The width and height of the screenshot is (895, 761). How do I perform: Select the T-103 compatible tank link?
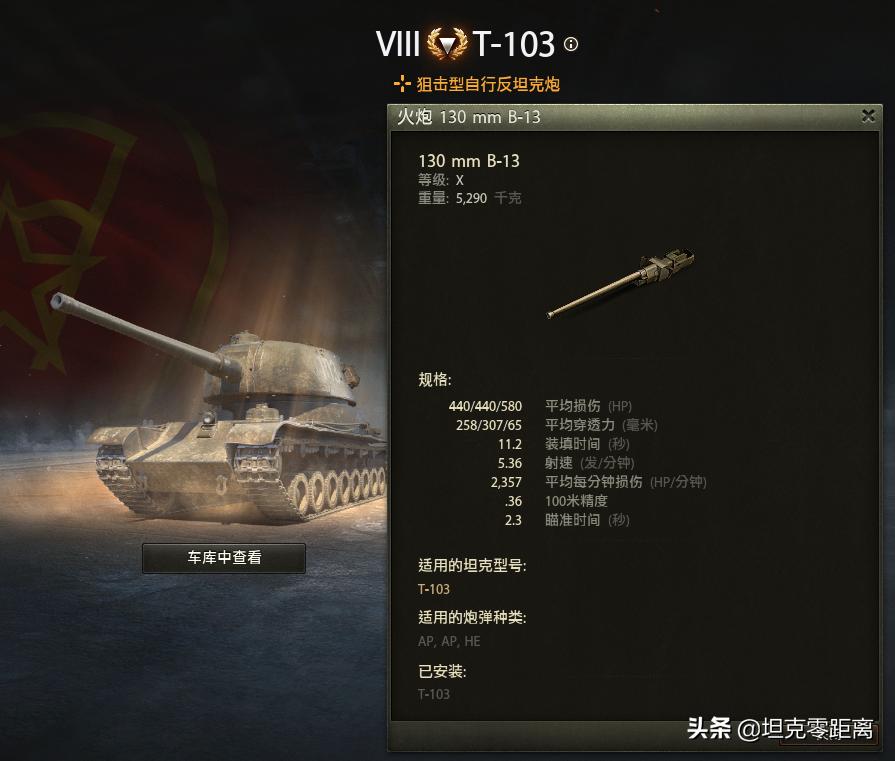coord(434,589)
